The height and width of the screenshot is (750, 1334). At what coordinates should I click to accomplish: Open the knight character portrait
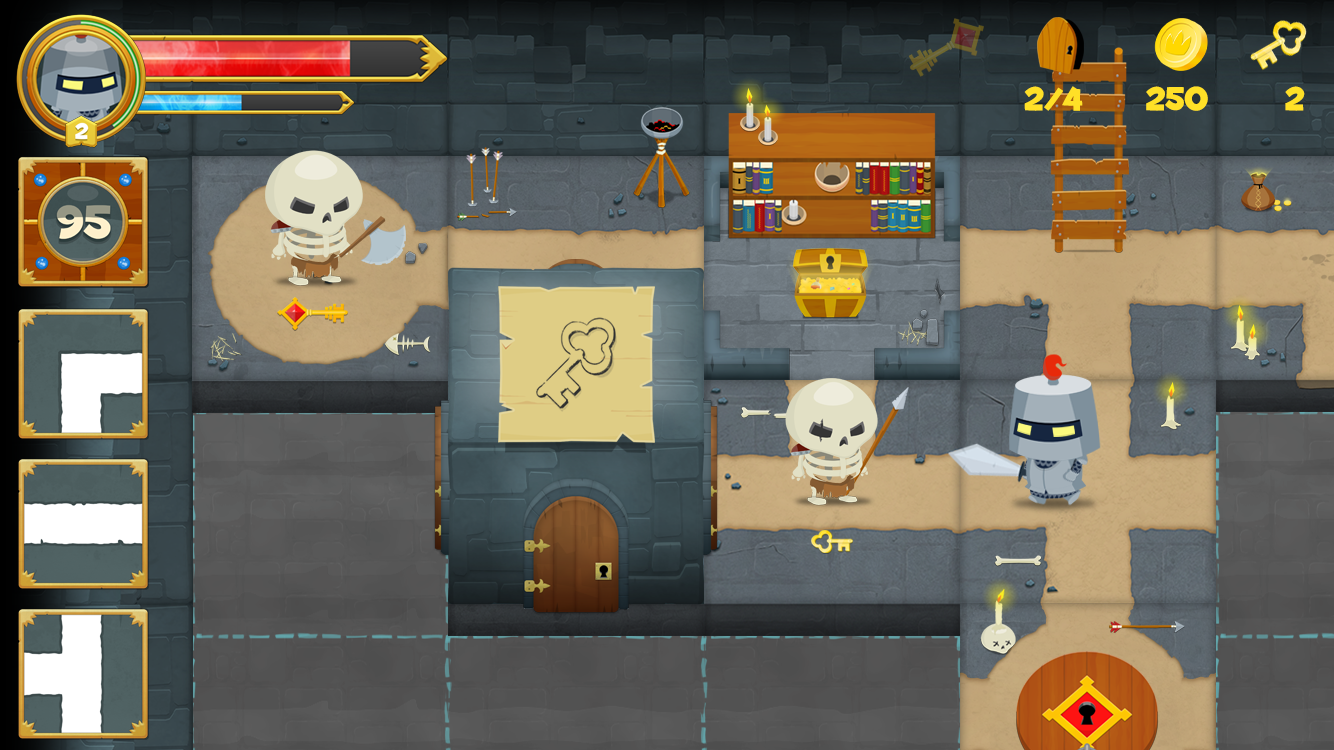tap(80, 78)
